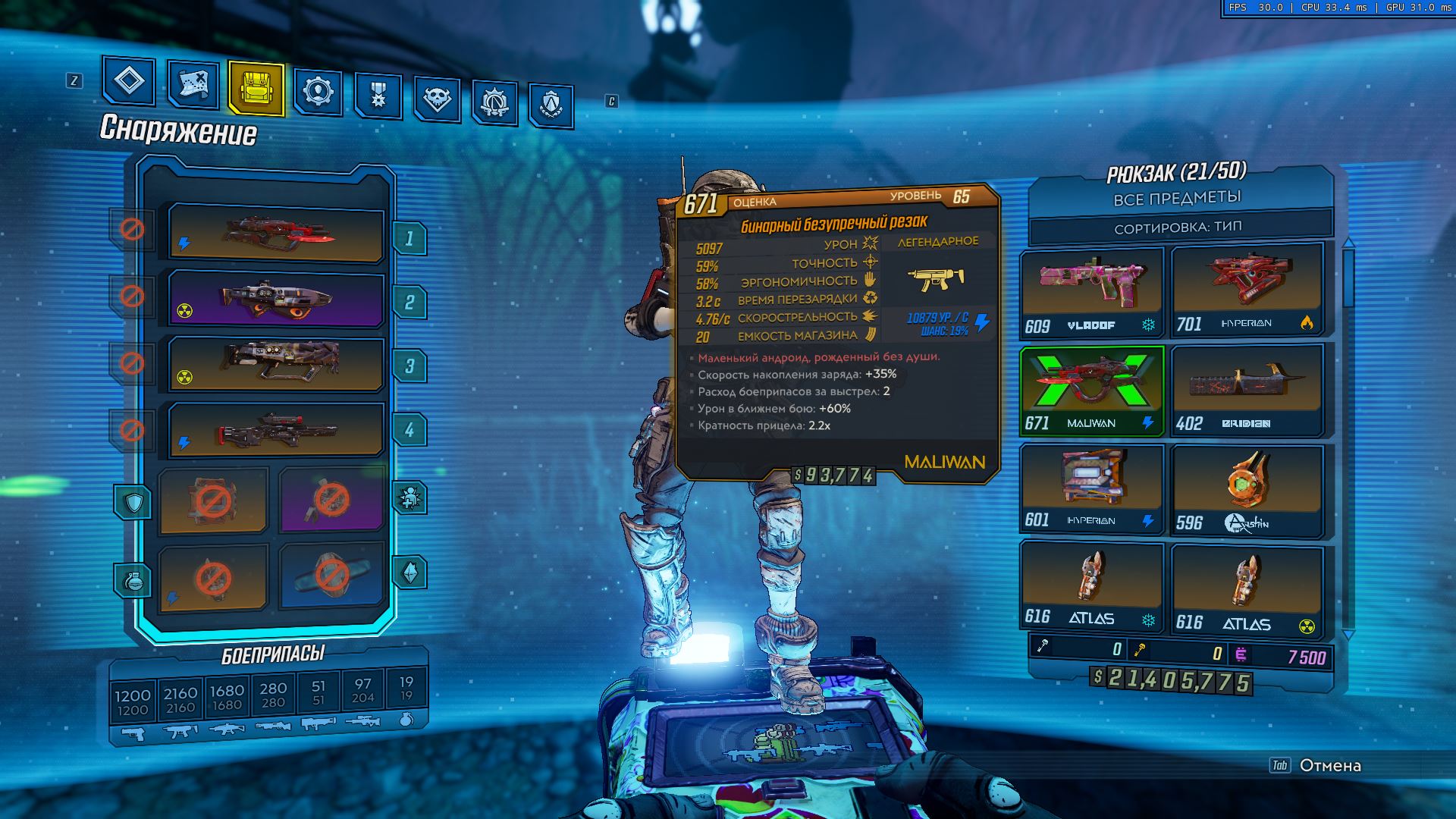Image resolution: width=1456 pixels, height=819 pixels.
Task: Switch to the yellow backpack inventory tab
Action: (256, 89)
